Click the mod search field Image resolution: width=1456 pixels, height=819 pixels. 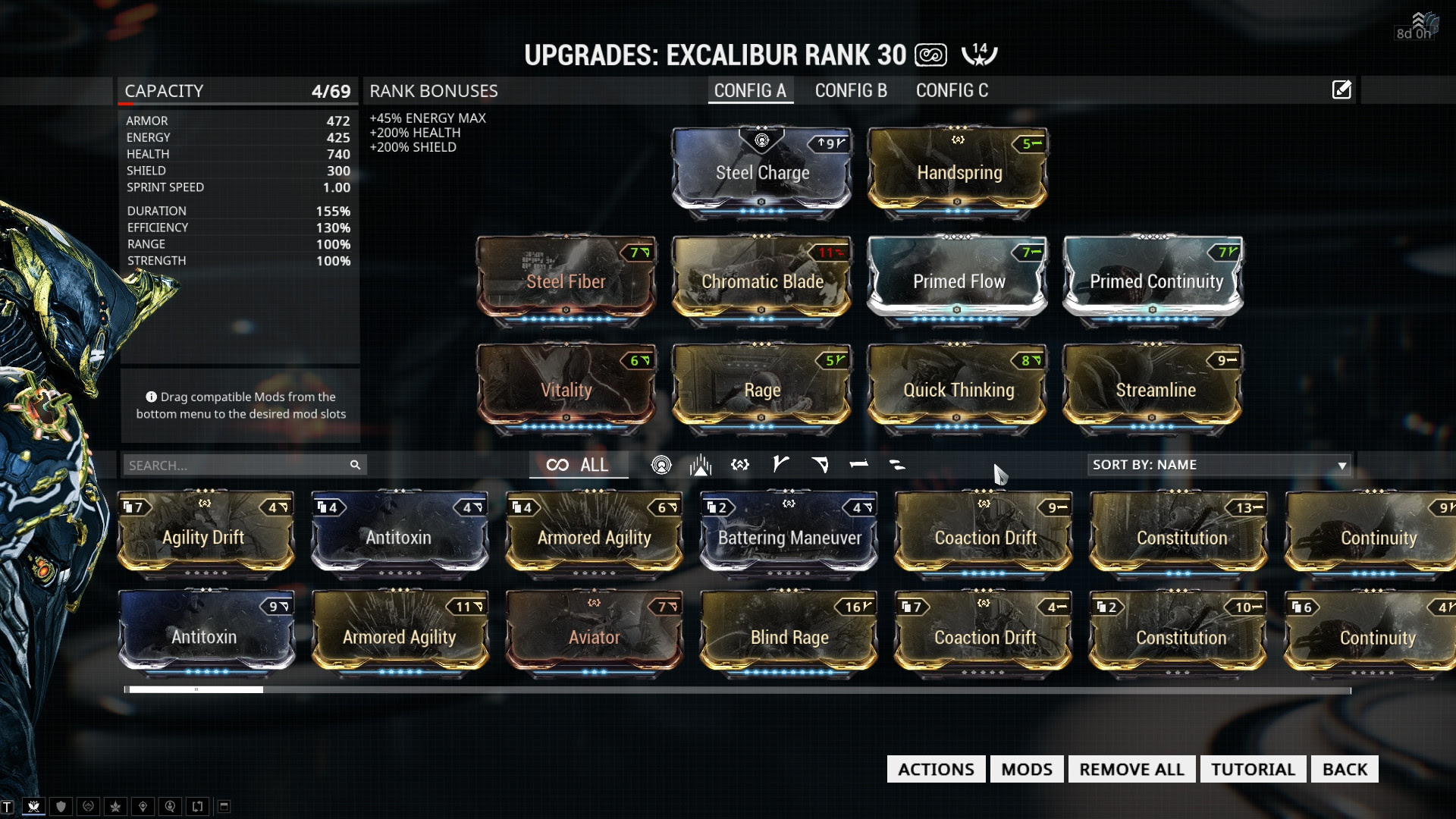235,465
